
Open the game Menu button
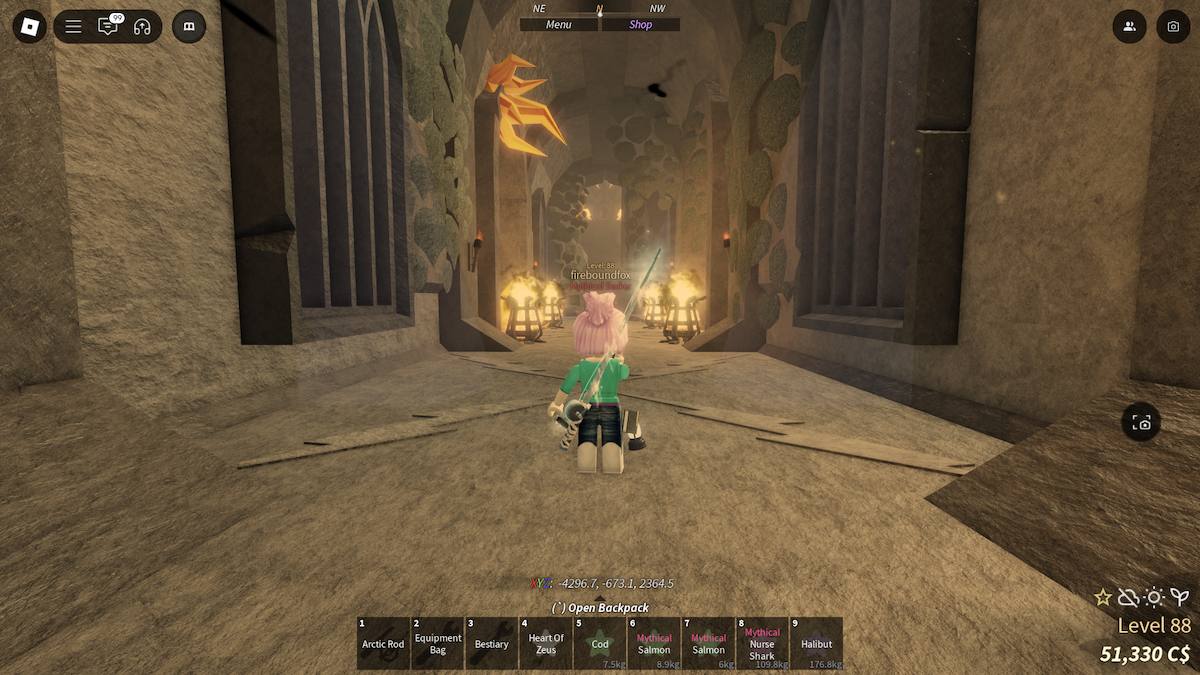coord(559,25)
